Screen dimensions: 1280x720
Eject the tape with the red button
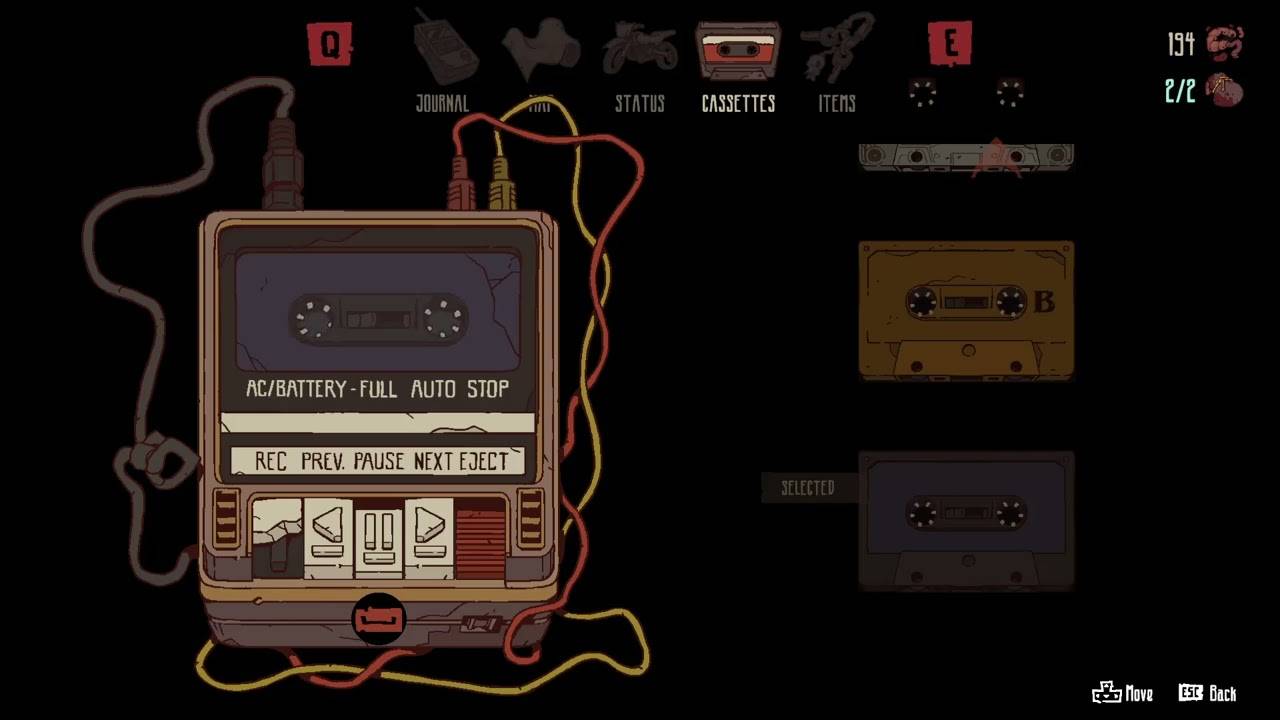(x=480, y=537)
